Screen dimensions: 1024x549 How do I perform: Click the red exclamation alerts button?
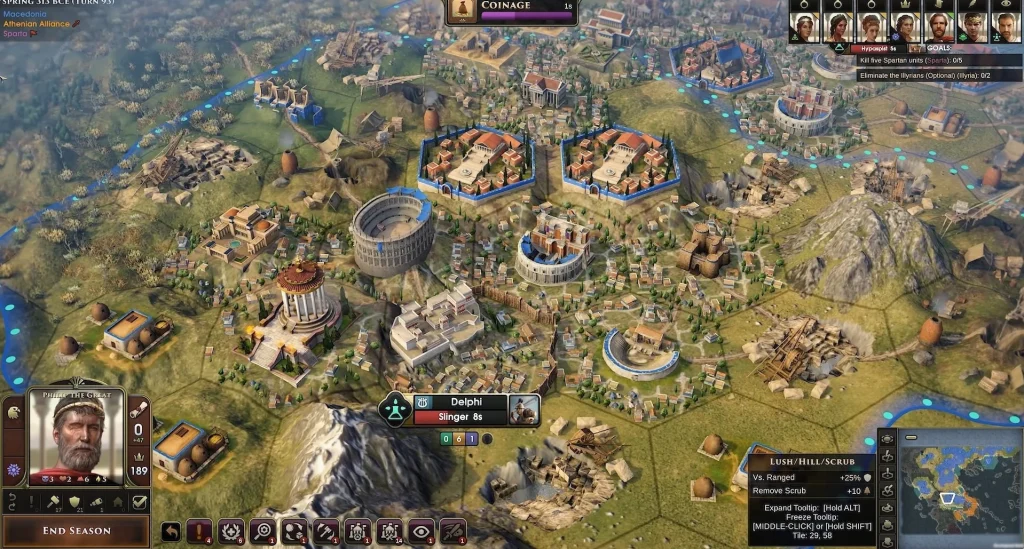tap(202, 531)
